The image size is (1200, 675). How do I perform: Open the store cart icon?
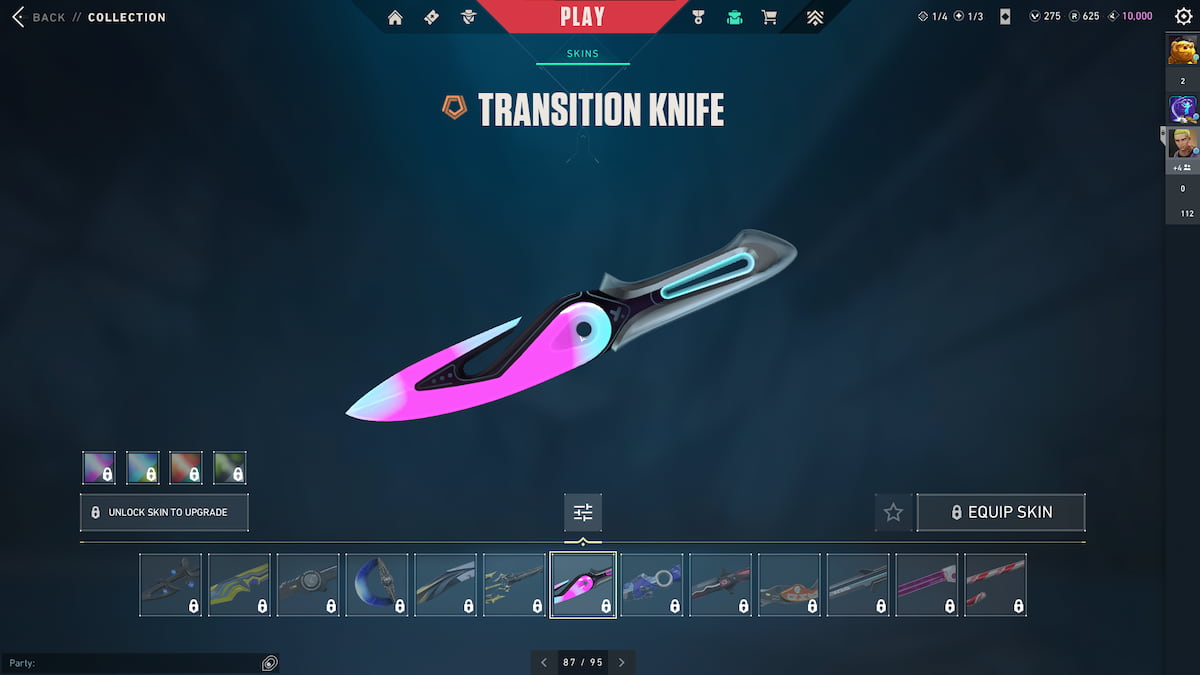(x=769, y=17)
